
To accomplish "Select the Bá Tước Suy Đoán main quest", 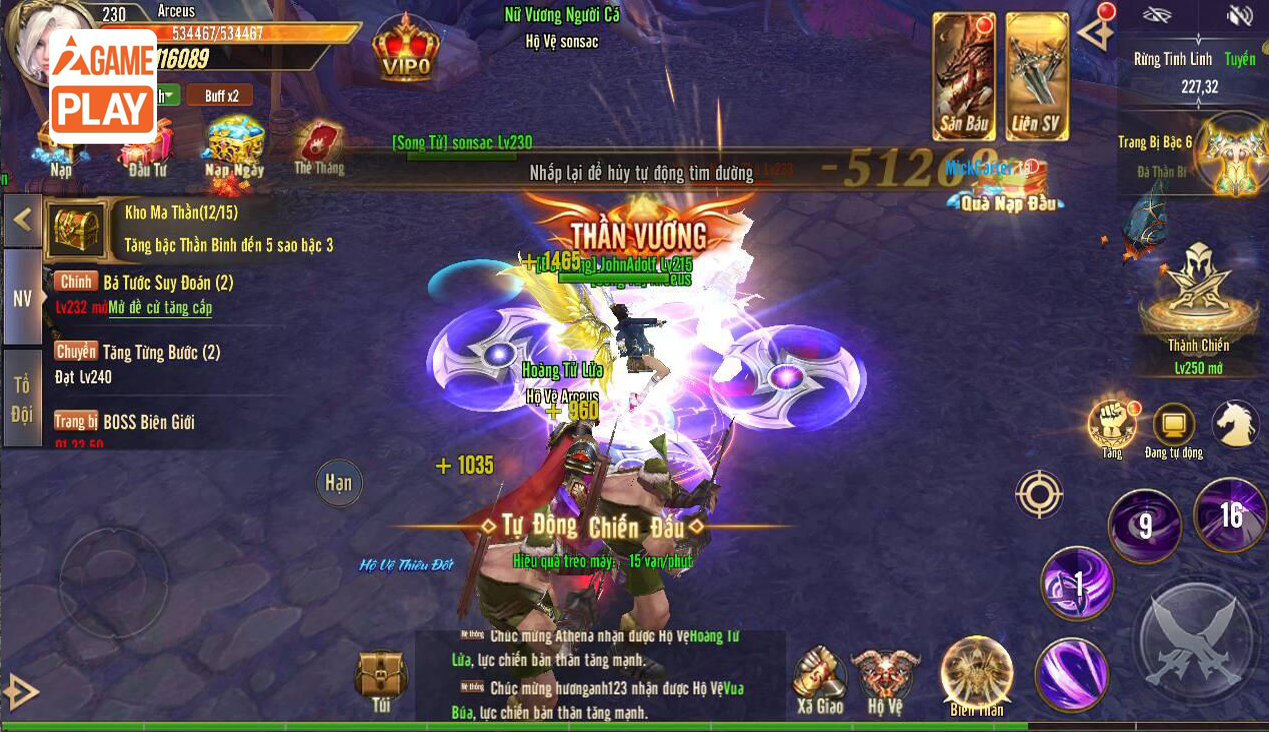I will pyautogui.click(x=168, y=283).
